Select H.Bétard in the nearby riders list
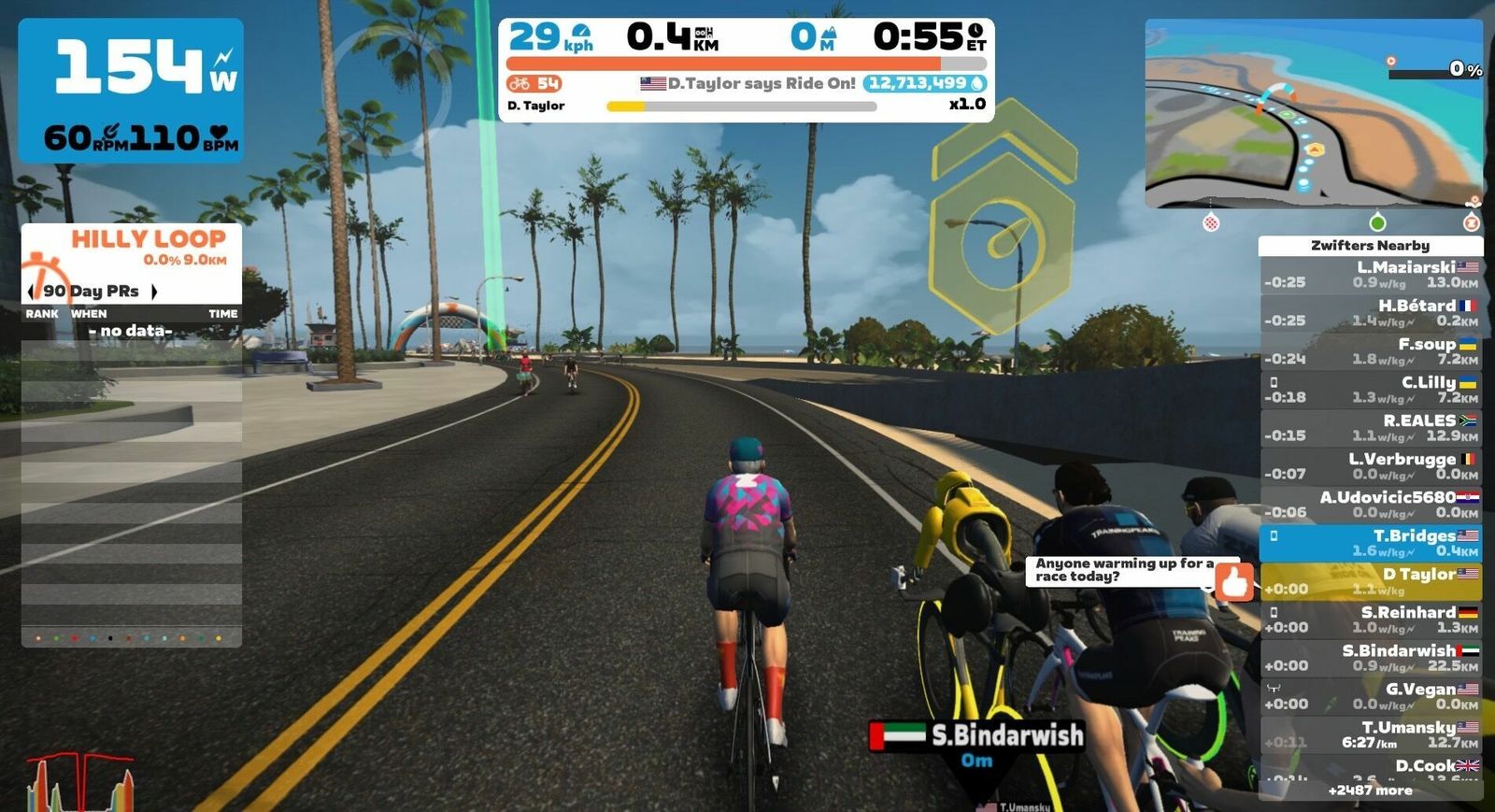The height and width of the screenshot is (812, 1495). pyautogui.click(x=1371, y=313)
